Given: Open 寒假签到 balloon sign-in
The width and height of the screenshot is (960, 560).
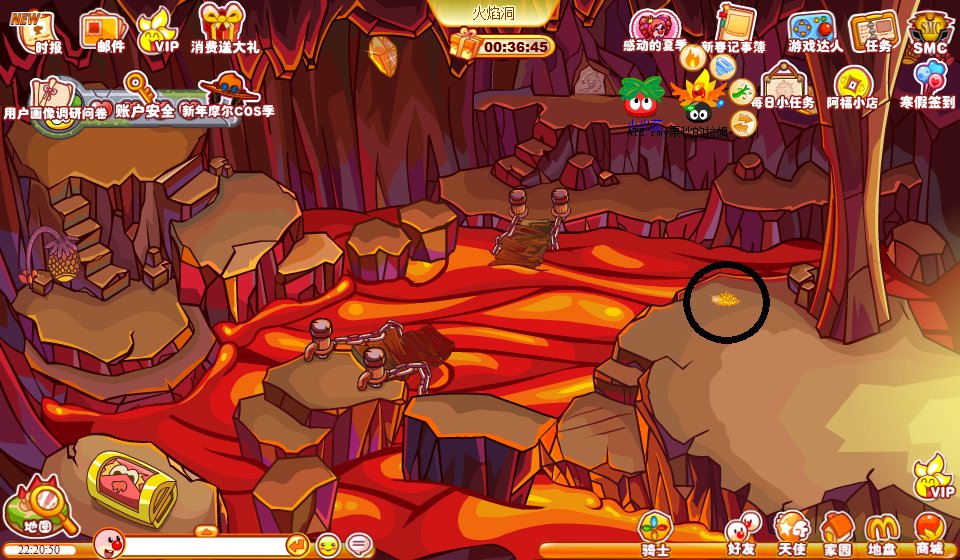Looking at the screenshot, I should pyautogui.click(x=927, y=84).
